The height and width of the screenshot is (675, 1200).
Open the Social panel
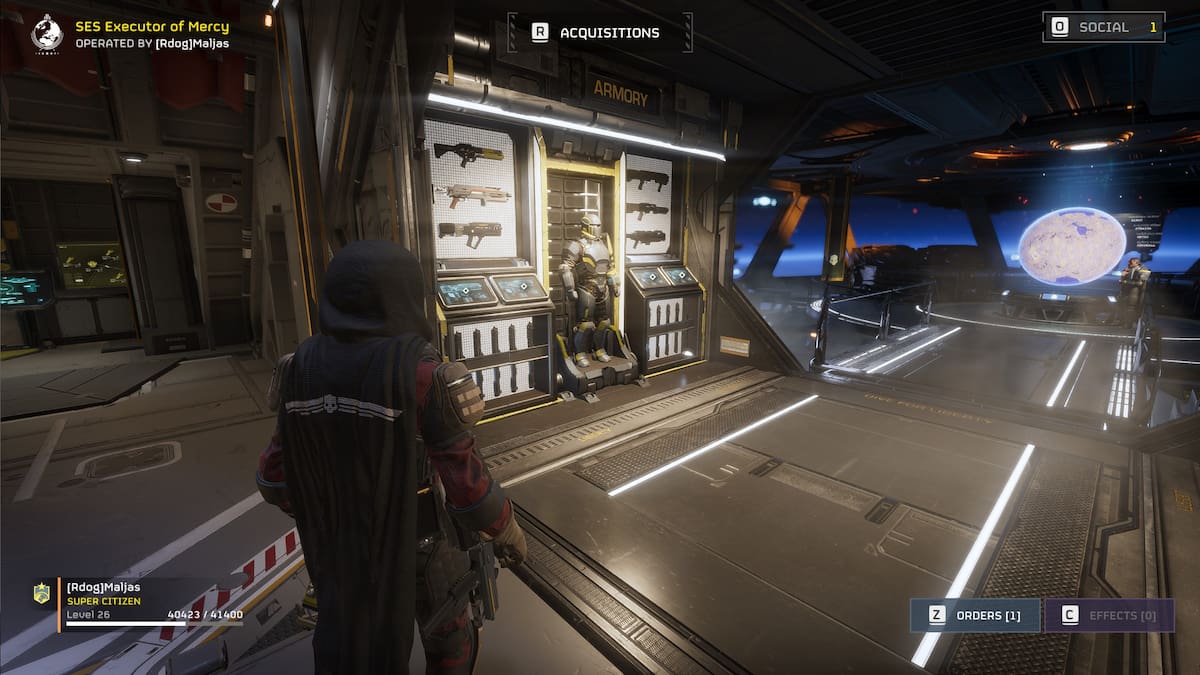1103,27
